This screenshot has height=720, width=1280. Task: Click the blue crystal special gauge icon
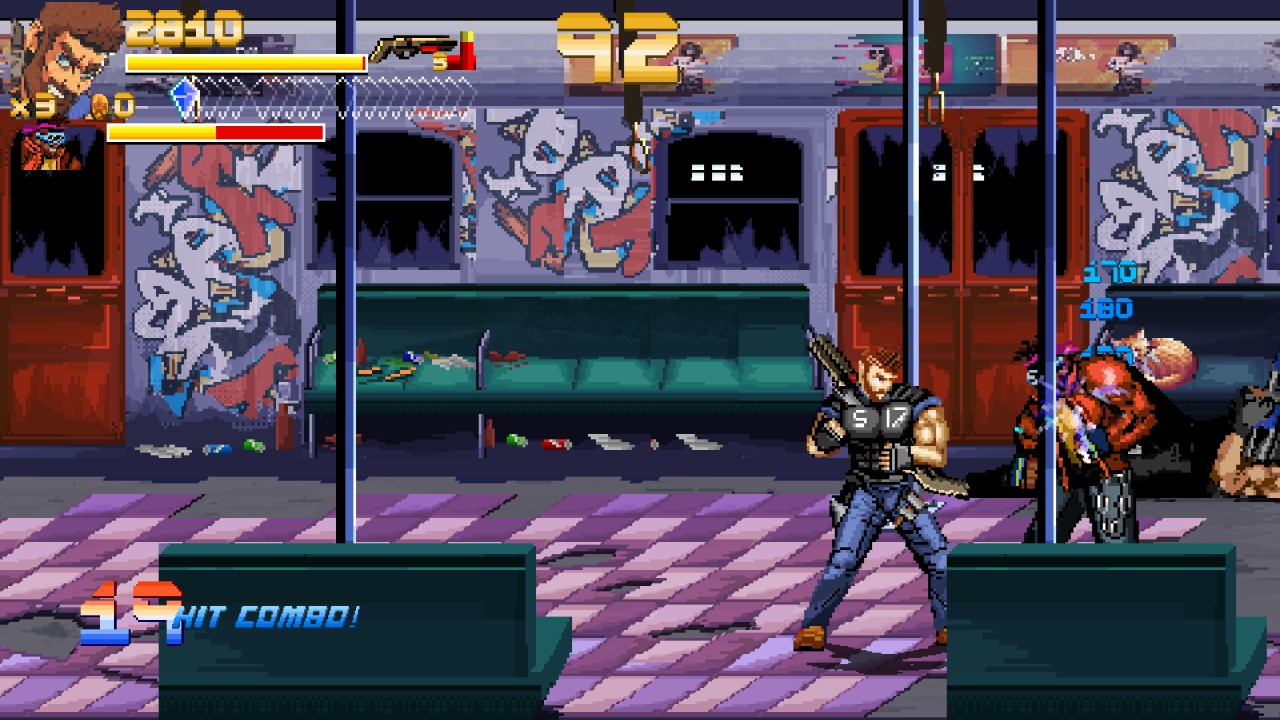[184, 97]
